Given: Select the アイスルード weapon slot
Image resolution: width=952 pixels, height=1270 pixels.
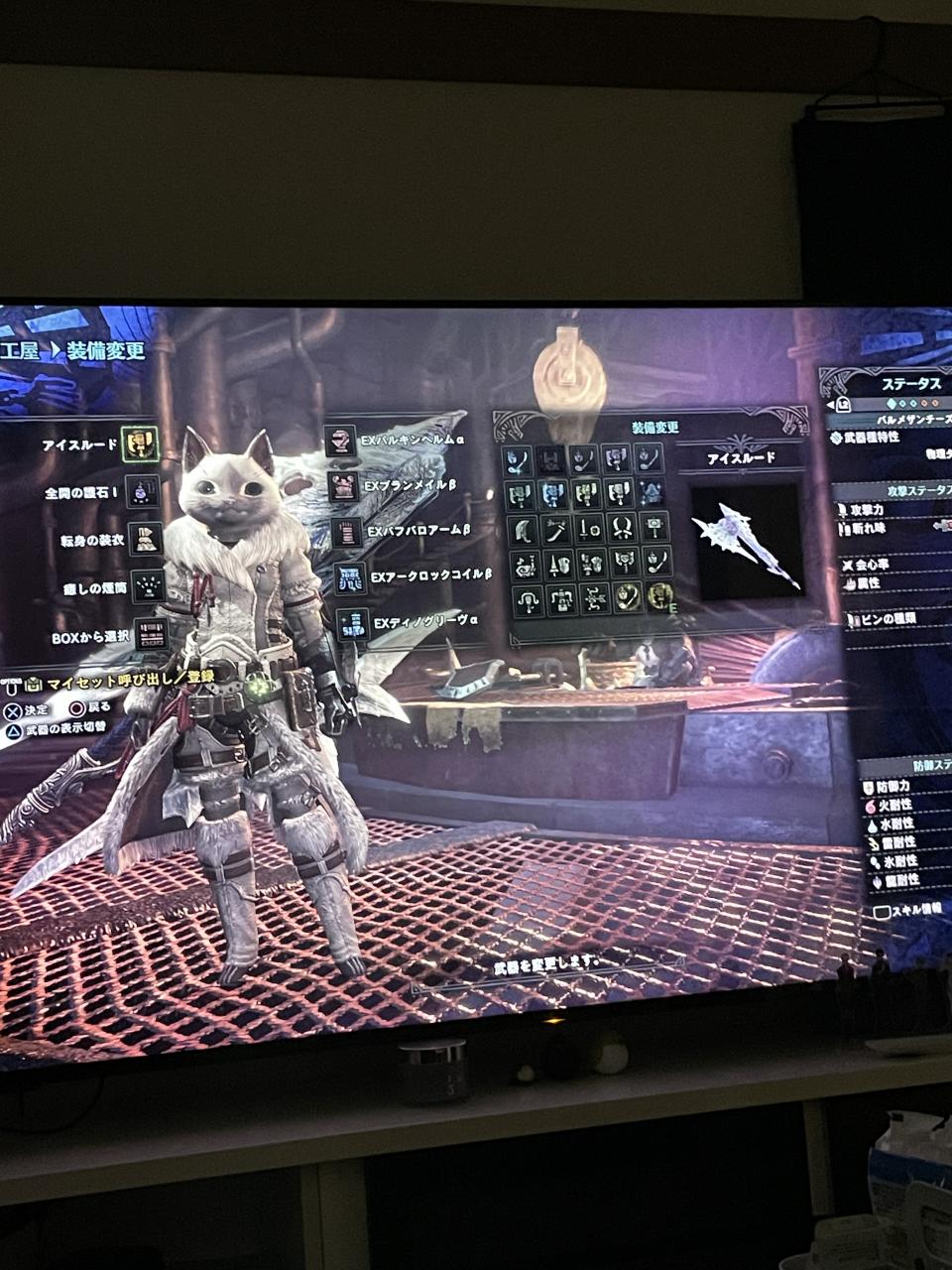Looking at the screenshot, I should (x=140, y=444).
